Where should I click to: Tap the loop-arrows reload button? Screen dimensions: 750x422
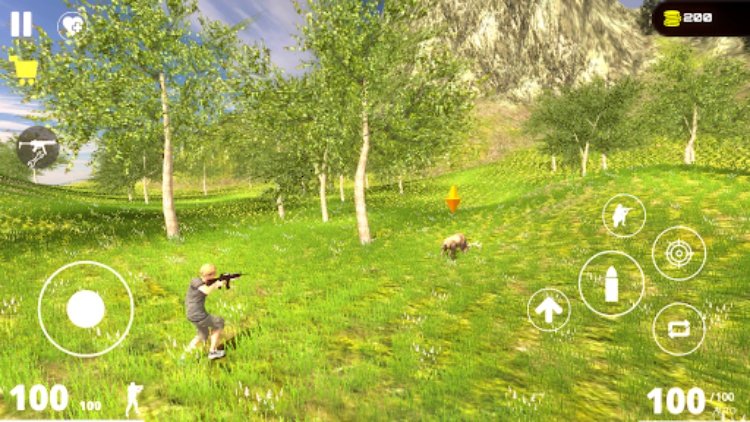[679, 329]
